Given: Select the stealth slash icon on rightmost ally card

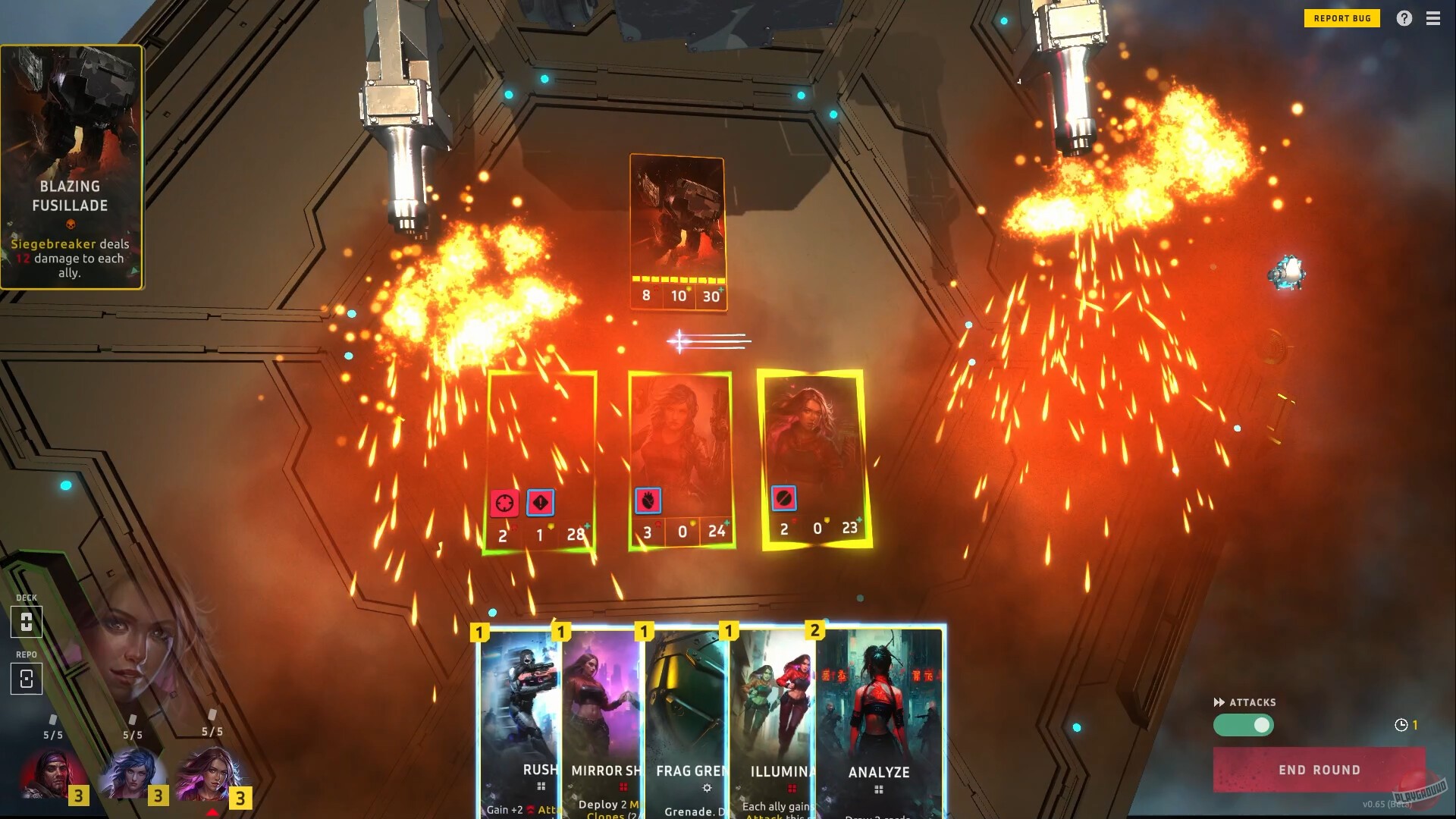Looking at the screenshot, I should click(x=786, y=498).
